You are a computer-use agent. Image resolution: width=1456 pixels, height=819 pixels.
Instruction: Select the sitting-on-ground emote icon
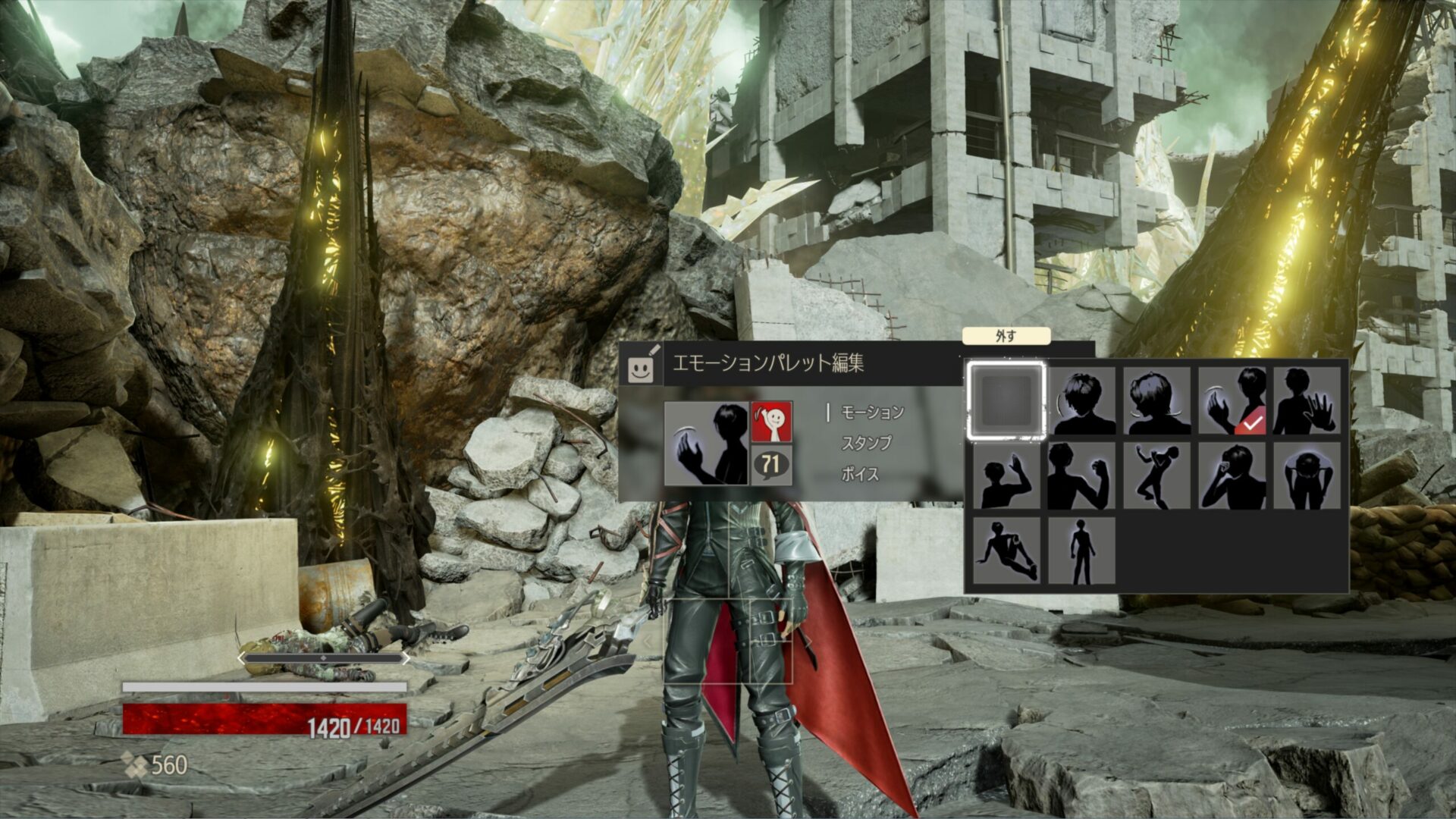1006,550
